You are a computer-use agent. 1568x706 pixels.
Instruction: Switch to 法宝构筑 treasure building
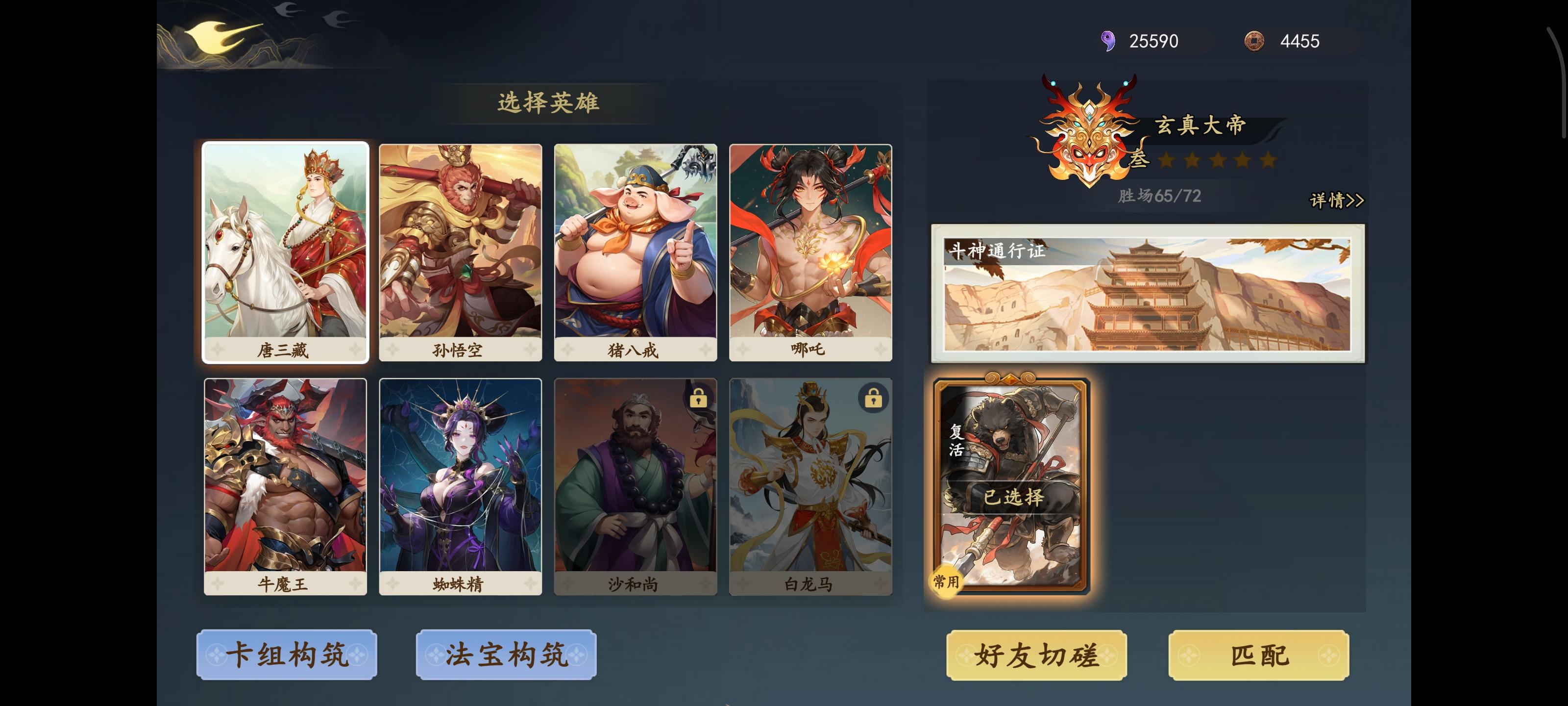pyautogui.click(x=505, y=655)
